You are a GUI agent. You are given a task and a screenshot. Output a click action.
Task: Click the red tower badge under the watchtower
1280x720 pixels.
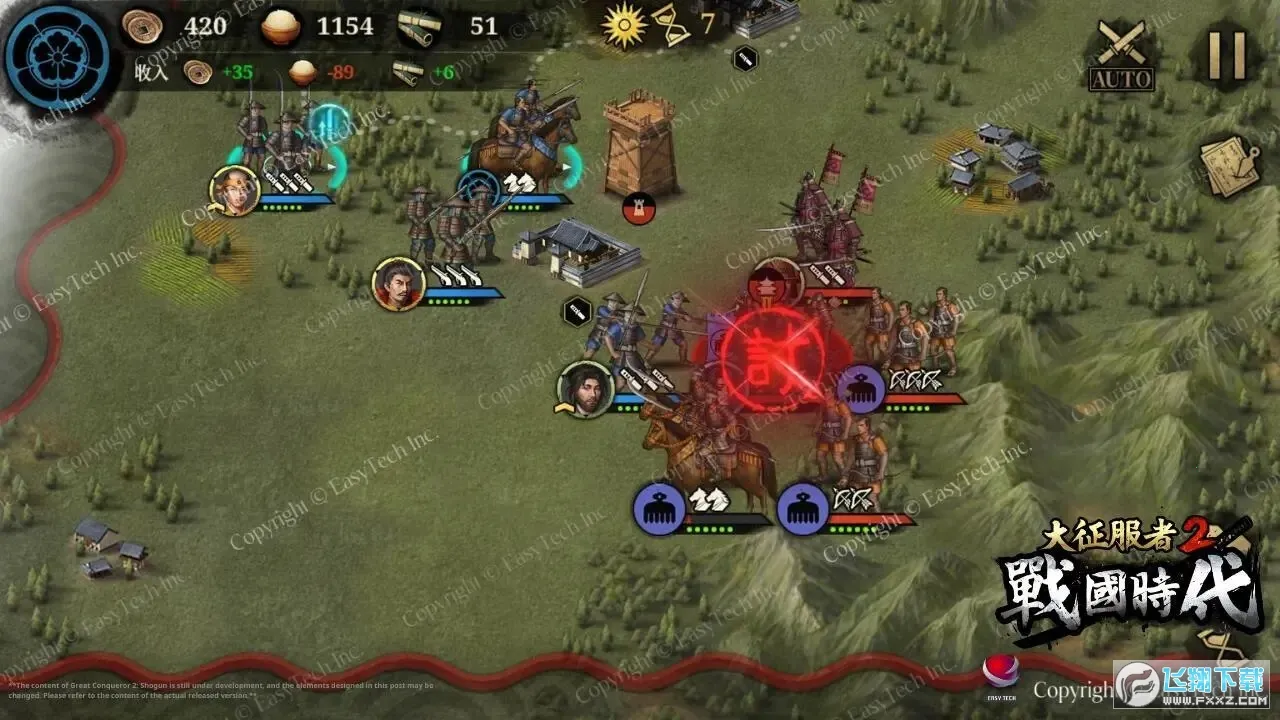coord(638,208)
